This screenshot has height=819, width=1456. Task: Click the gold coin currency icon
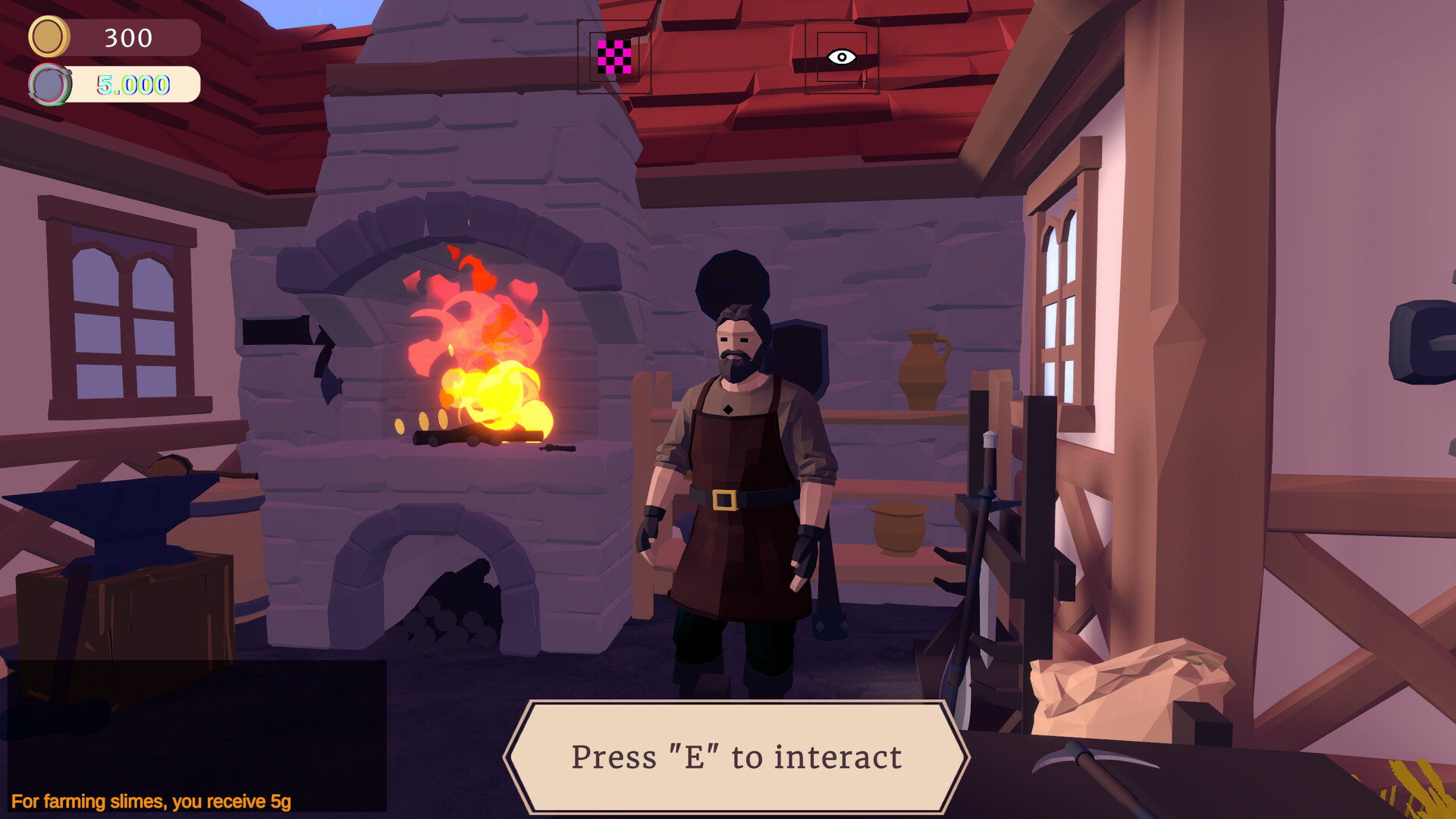coord(49,34)
